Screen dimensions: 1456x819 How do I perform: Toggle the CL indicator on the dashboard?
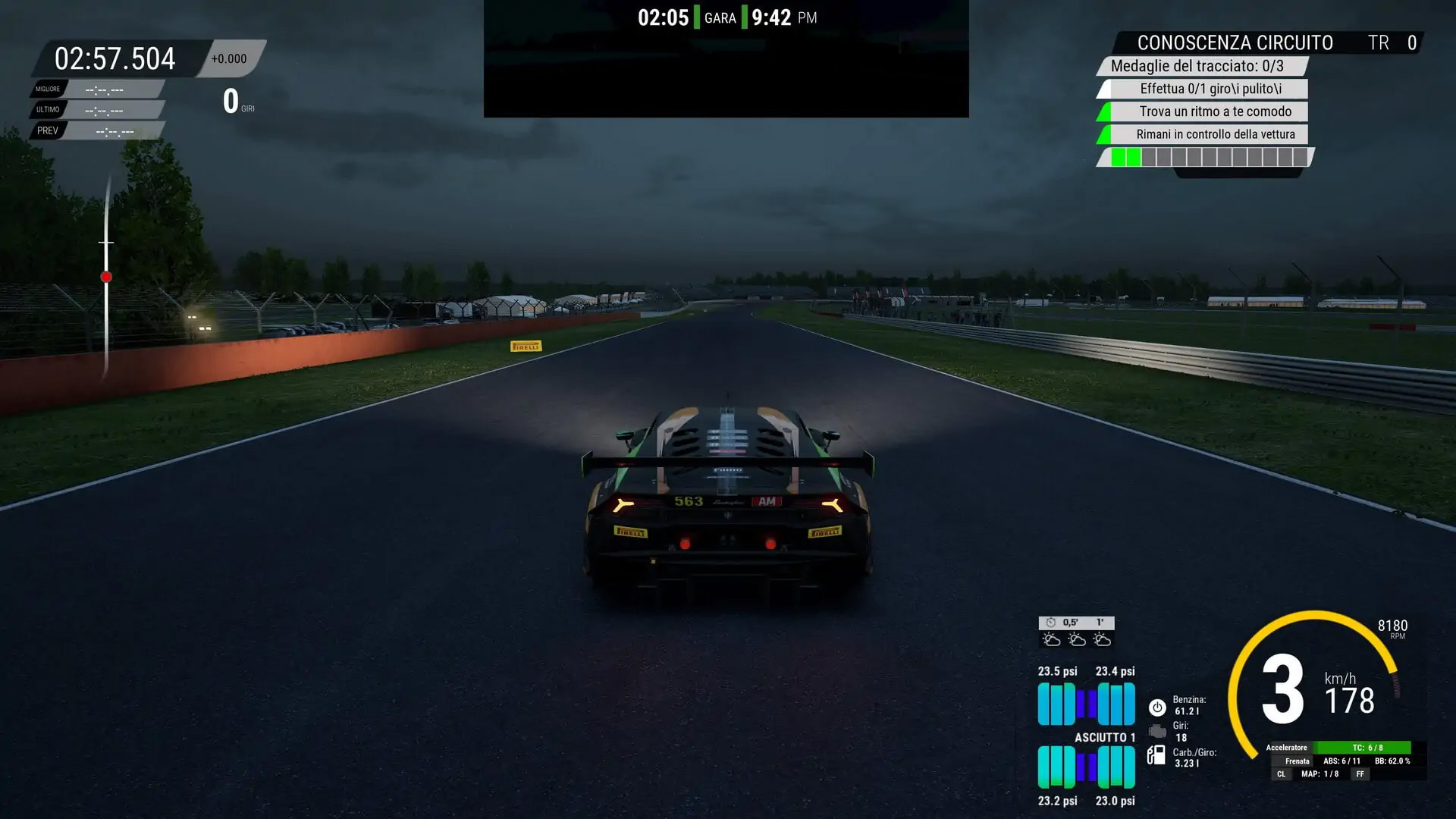(x=1282, y=773)
